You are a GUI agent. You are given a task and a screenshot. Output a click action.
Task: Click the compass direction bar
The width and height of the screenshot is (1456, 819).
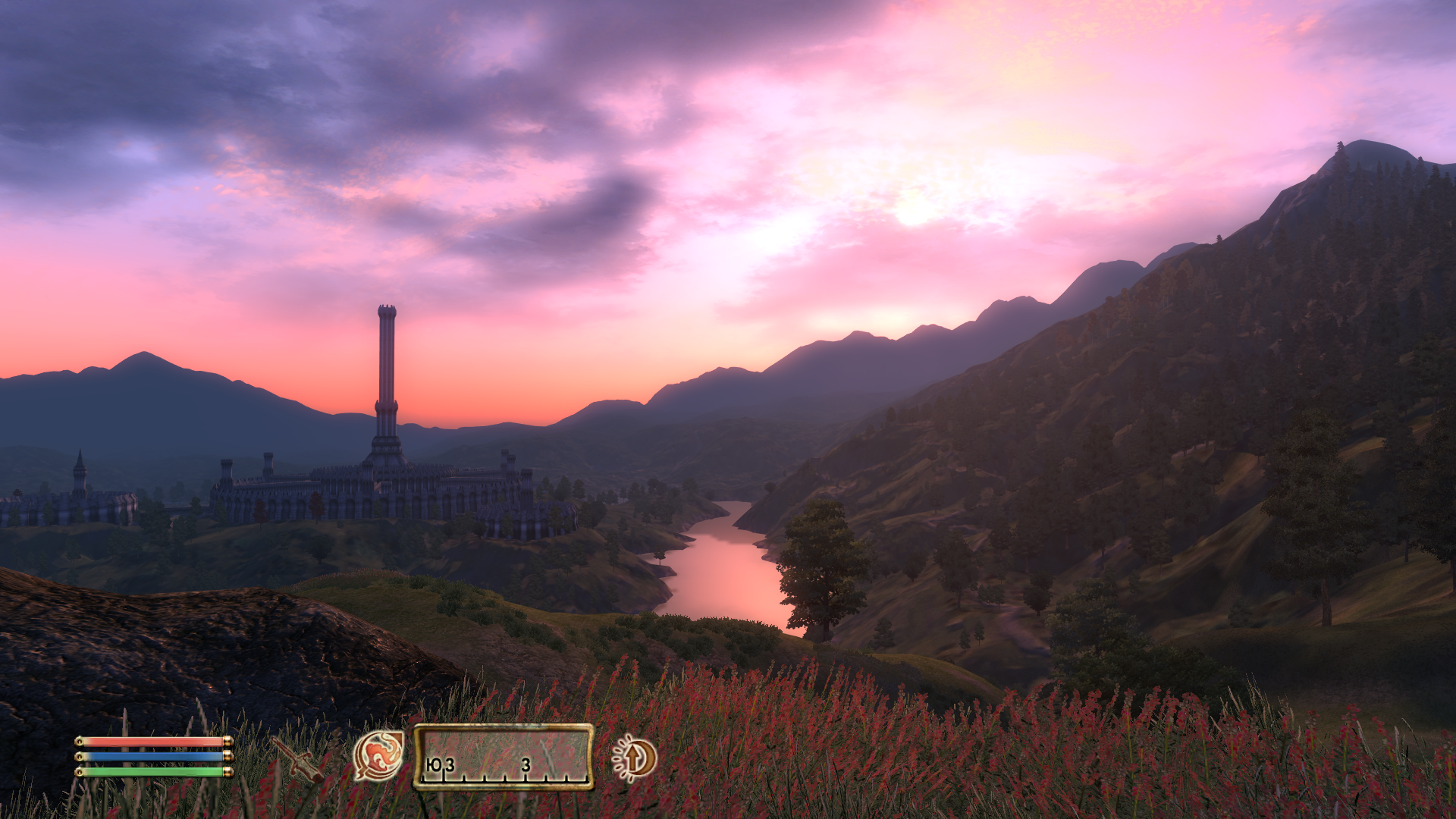click(x=504, y=757)
